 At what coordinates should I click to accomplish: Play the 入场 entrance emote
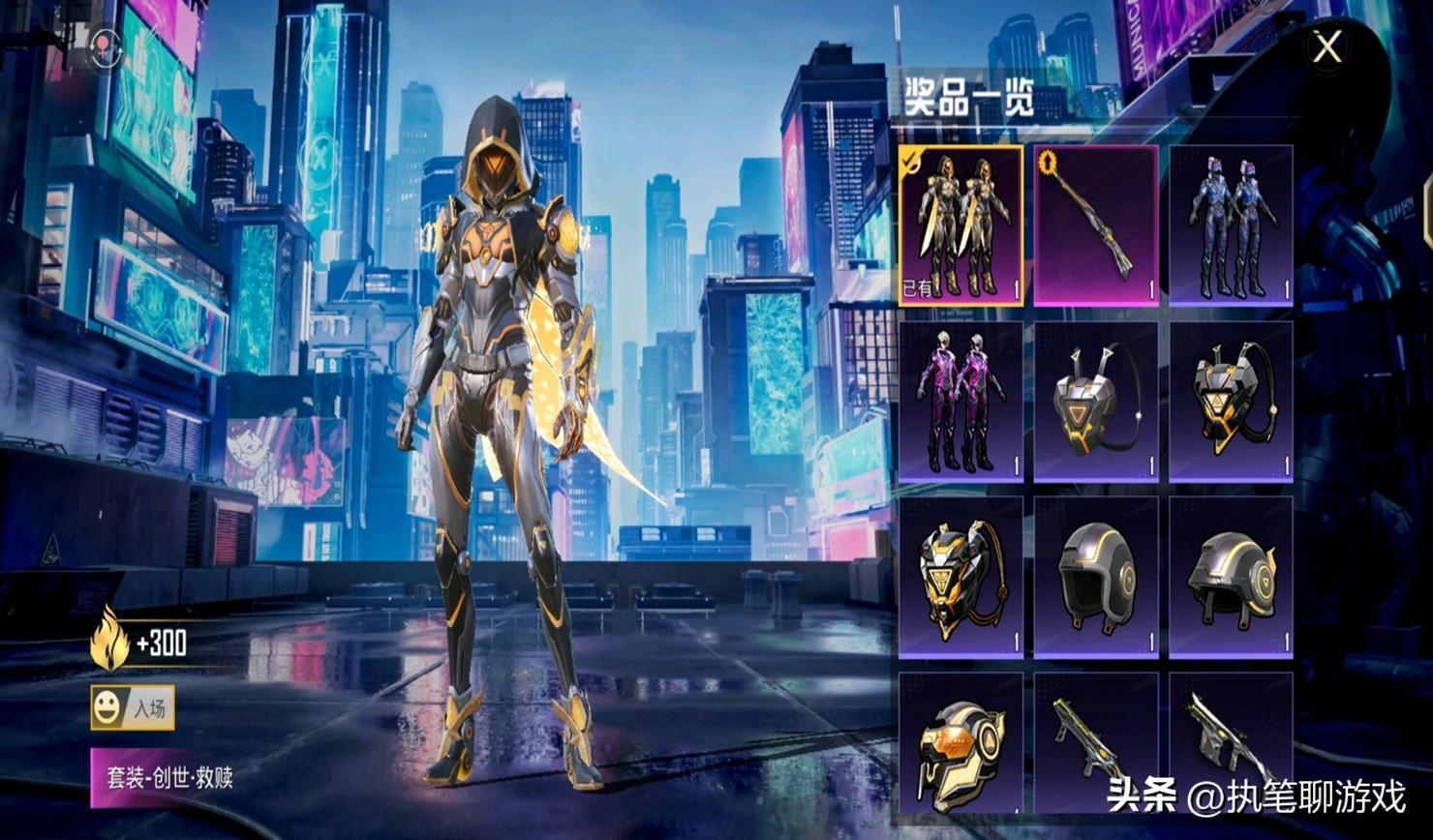133,708
